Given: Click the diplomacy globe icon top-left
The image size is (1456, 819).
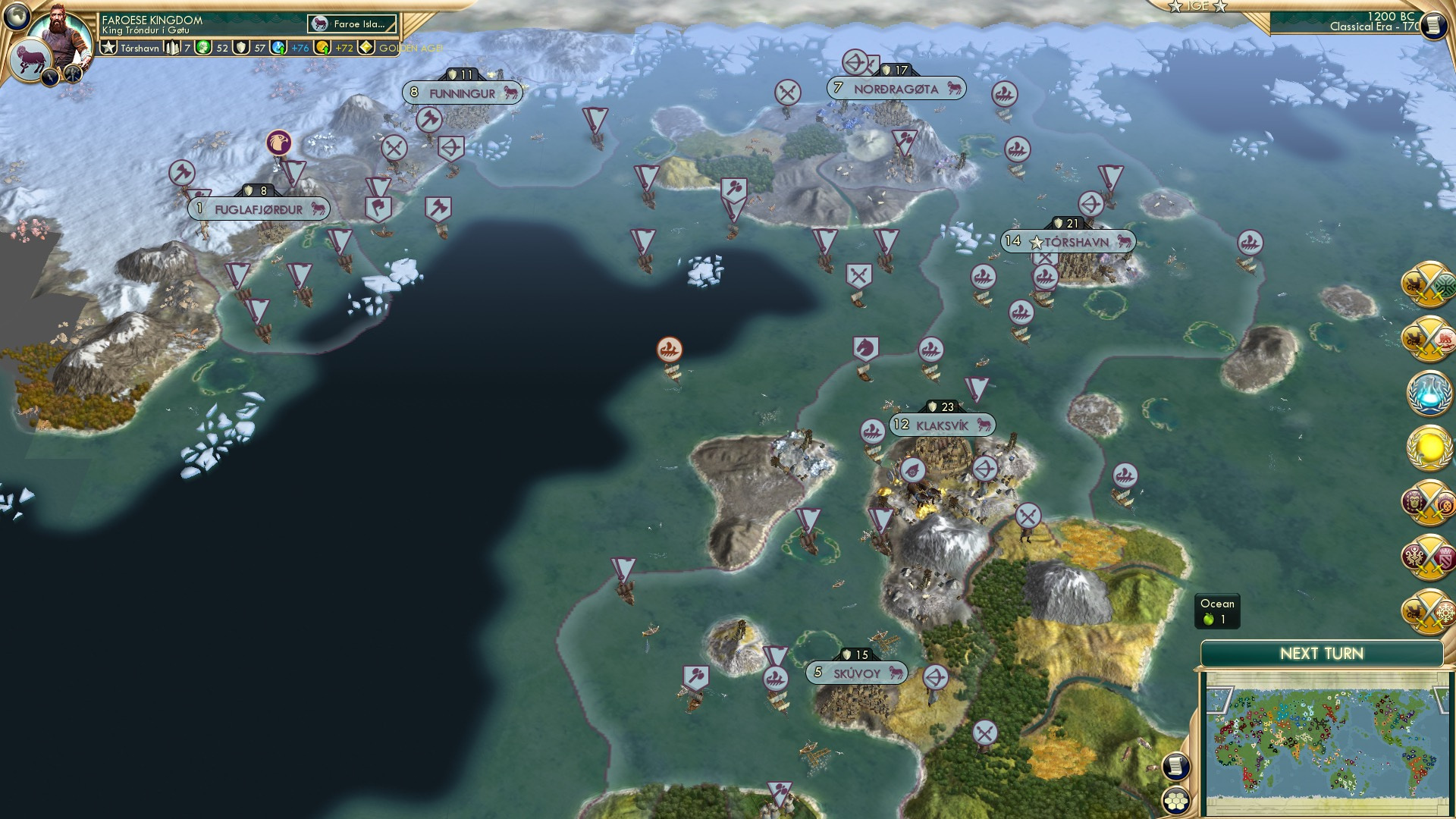Looking at the screenshot, I should point(17,17).
